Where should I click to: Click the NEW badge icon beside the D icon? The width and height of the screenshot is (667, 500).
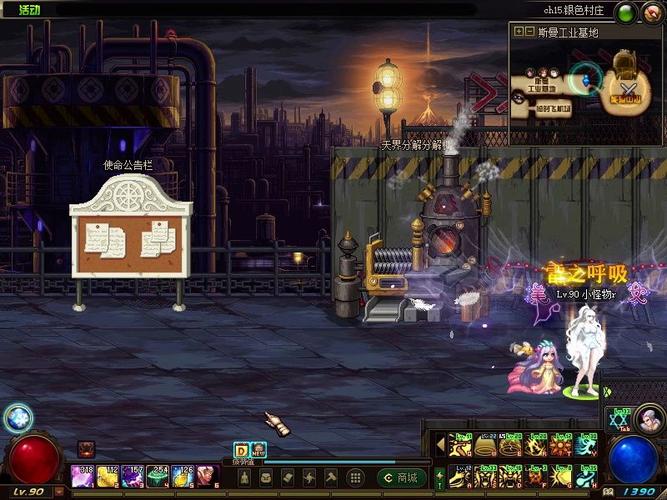tap(257, 451)
